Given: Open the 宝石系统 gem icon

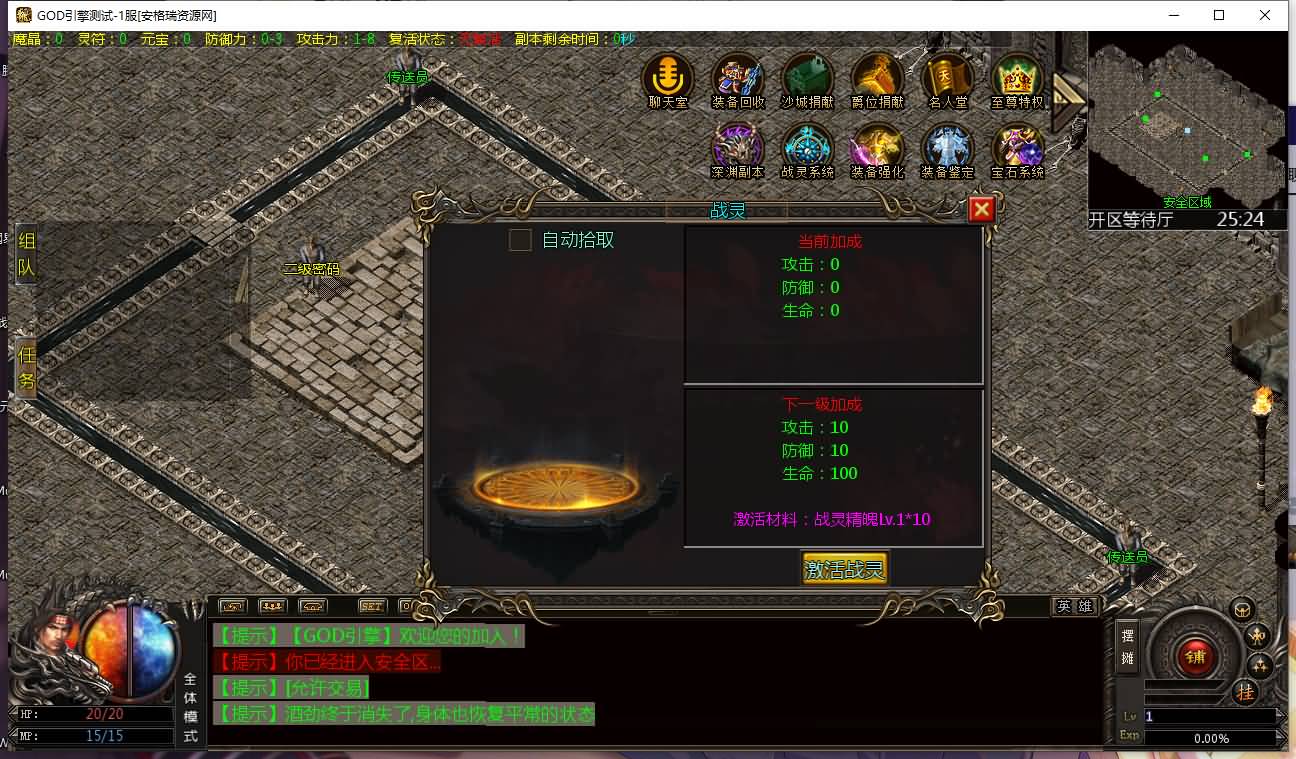Looking at the screenshot, I should point(1017,148).
